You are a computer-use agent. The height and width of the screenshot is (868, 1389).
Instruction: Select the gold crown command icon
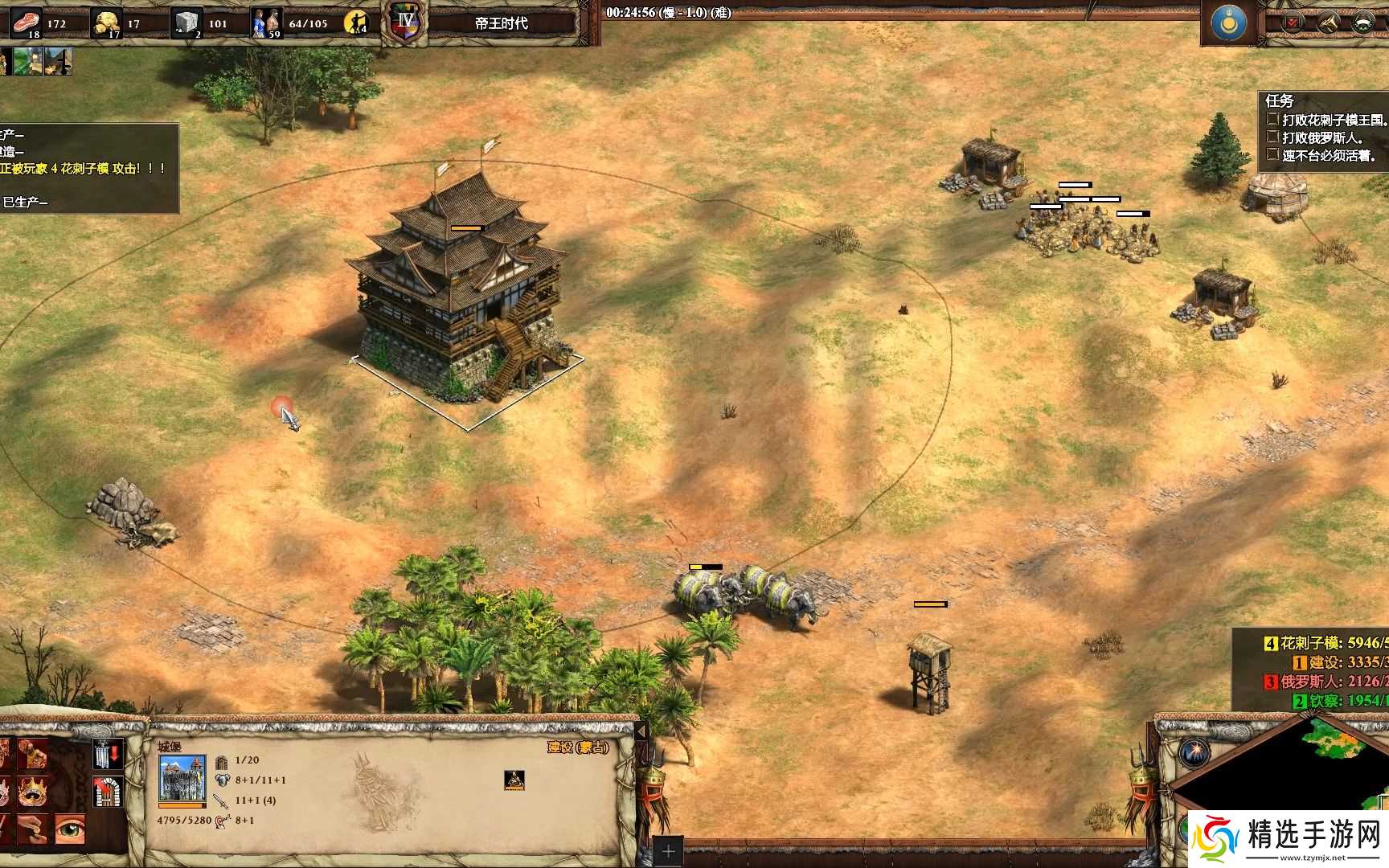pos(32,792)
